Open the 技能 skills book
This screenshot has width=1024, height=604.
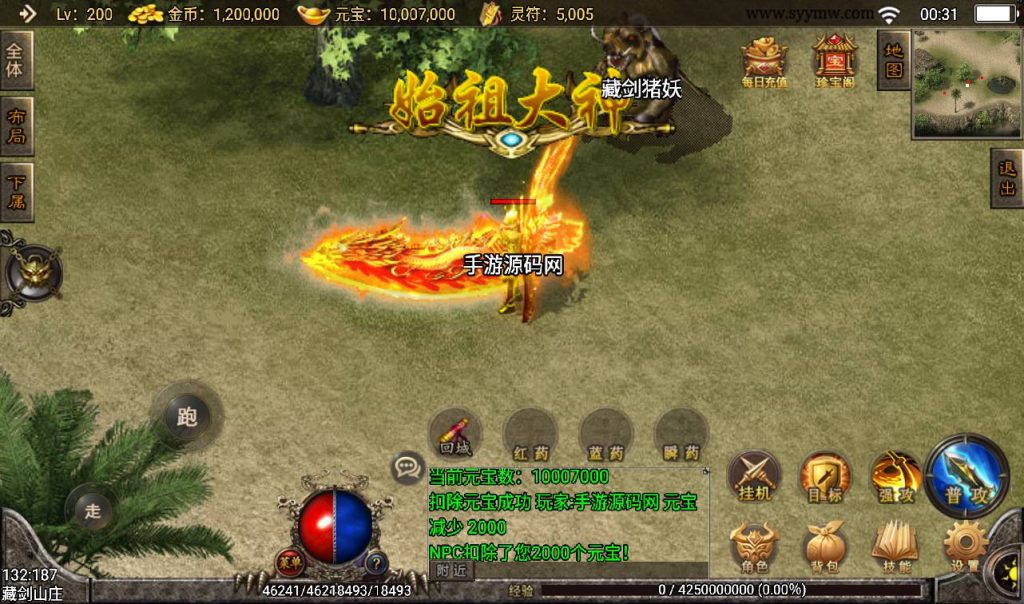[x=894, y=547]
